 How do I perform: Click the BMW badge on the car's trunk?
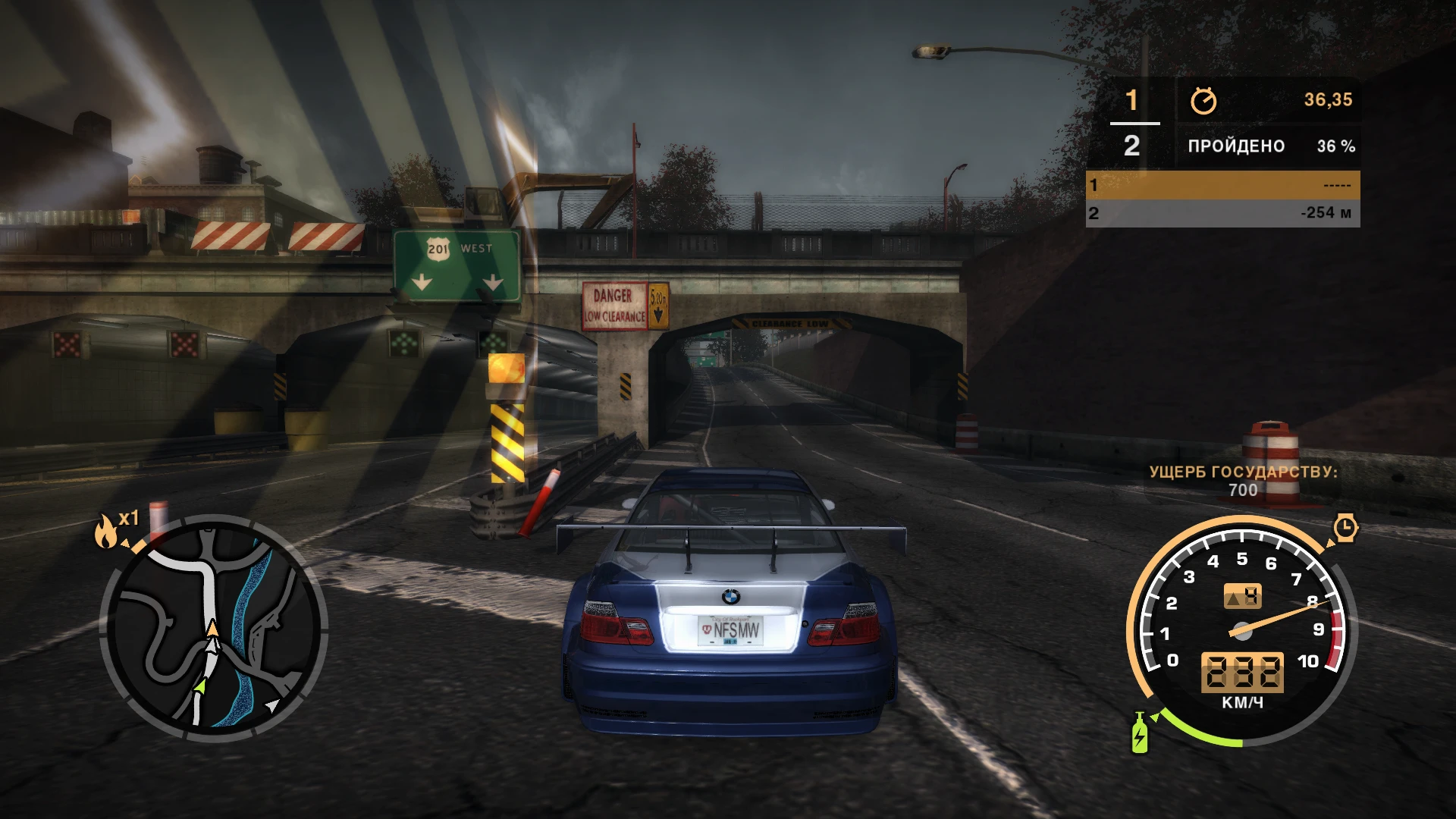pyautogui.click(x=730, y=598)
